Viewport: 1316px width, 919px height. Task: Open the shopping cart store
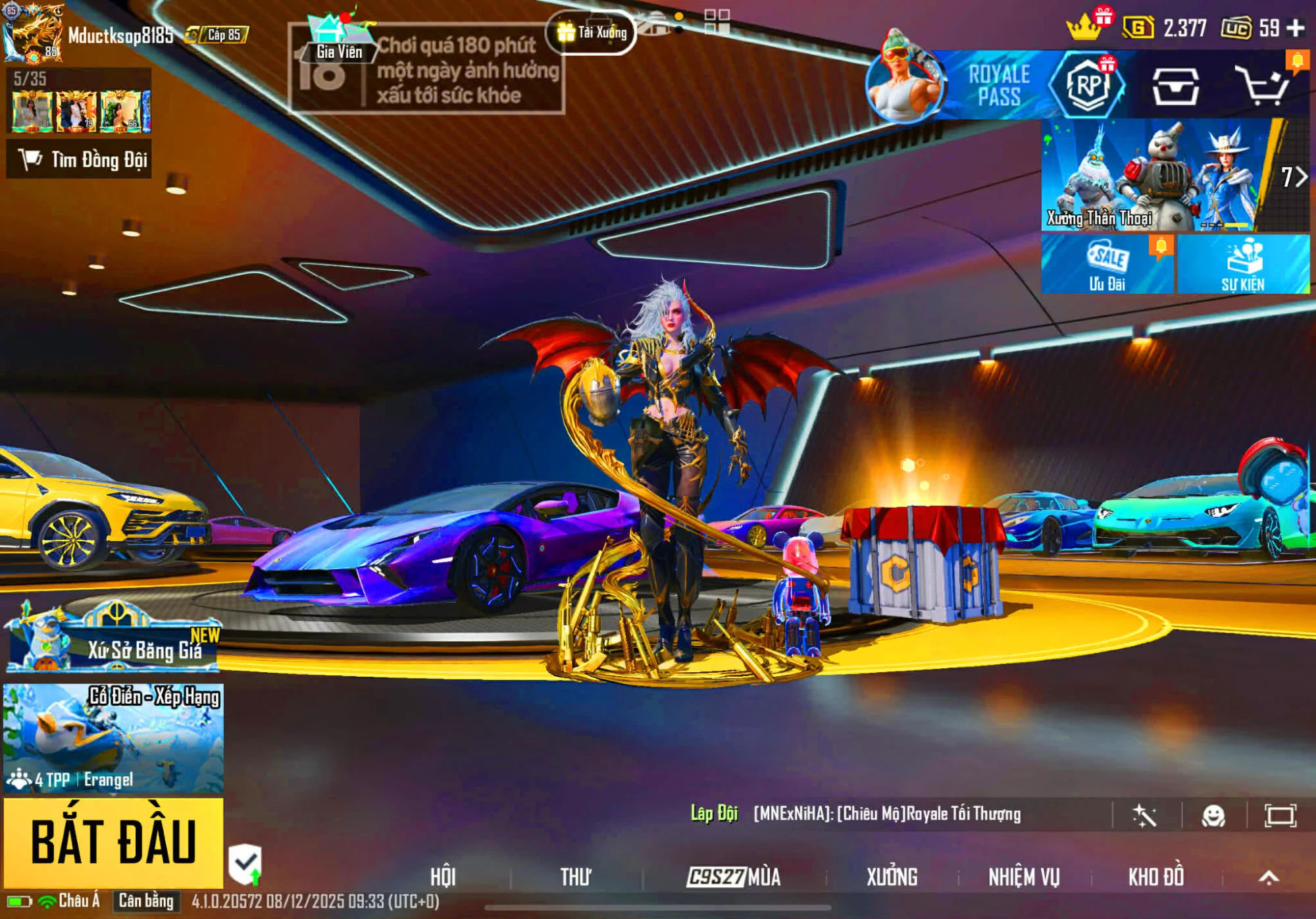click(1261, 86)
